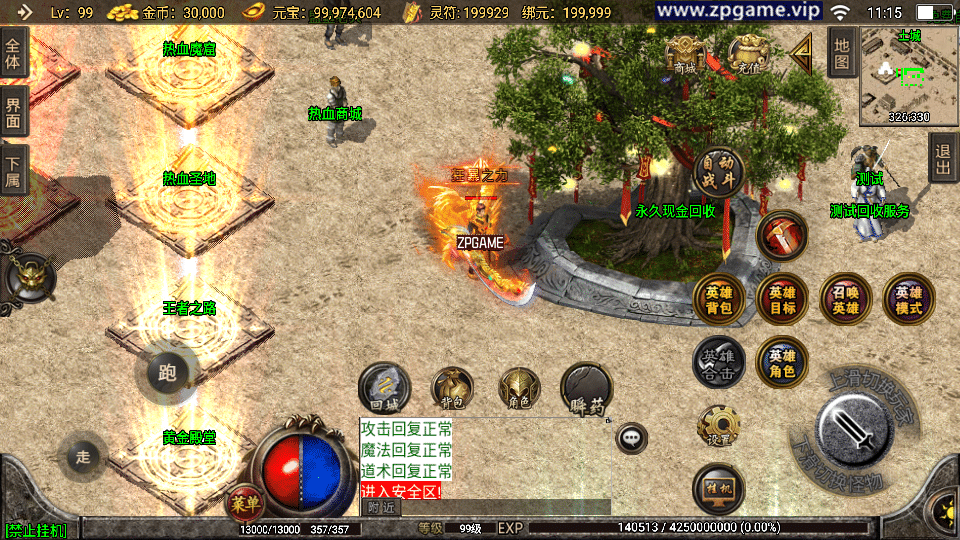Click the minimap of 土城

click(895, 77)
